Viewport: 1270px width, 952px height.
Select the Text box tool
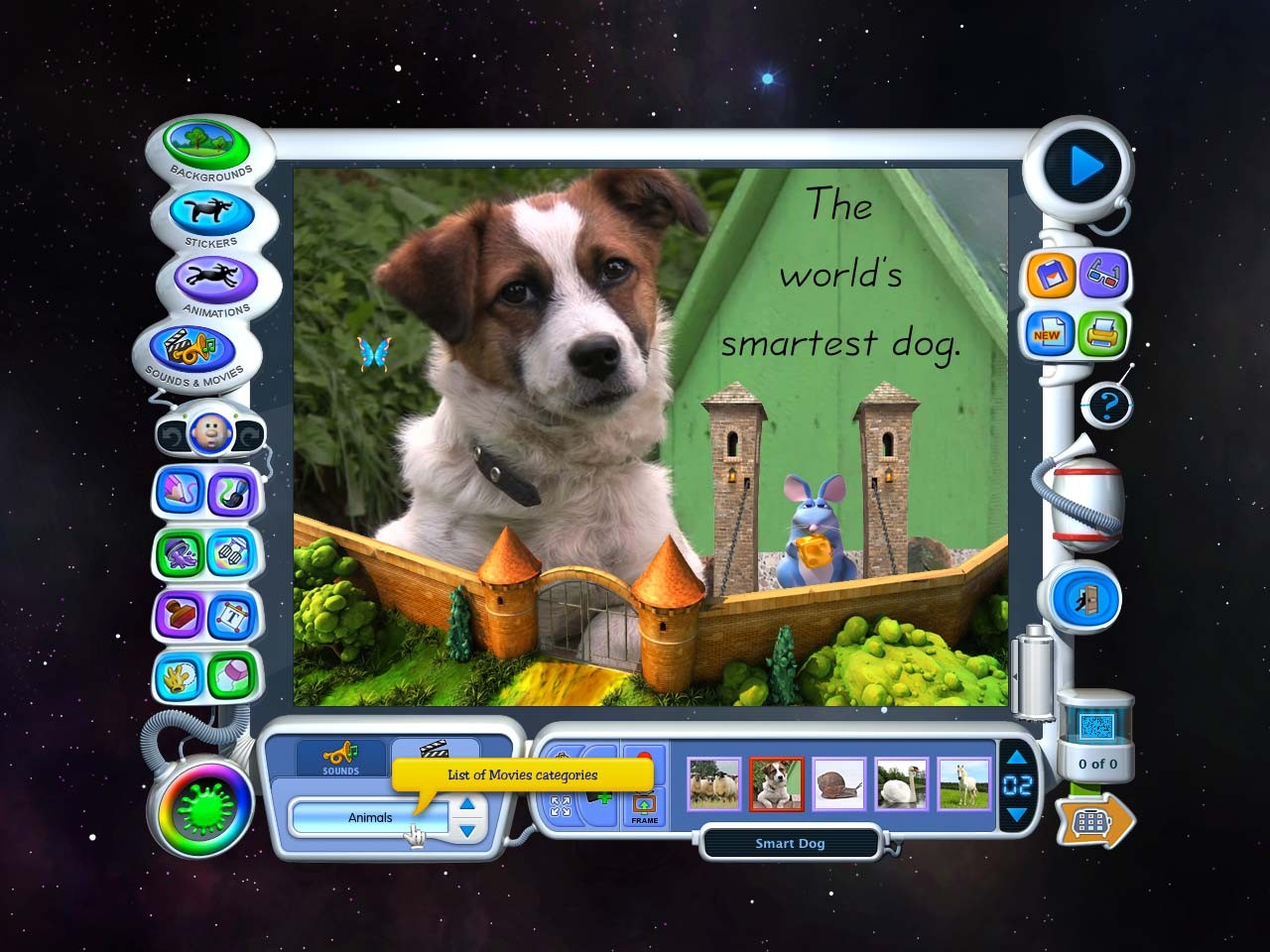230,615
